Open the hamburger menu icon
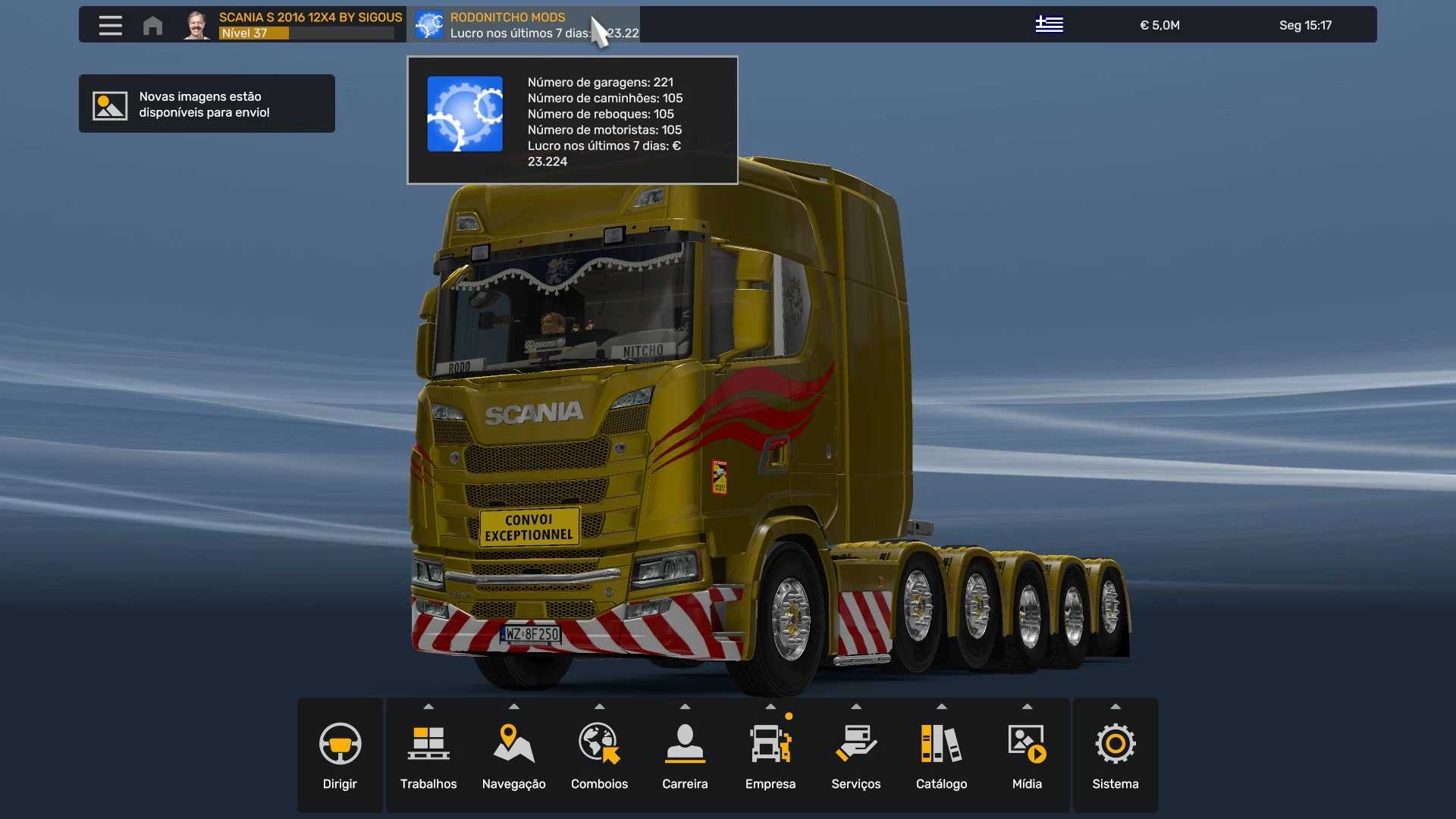 [110, 25]
